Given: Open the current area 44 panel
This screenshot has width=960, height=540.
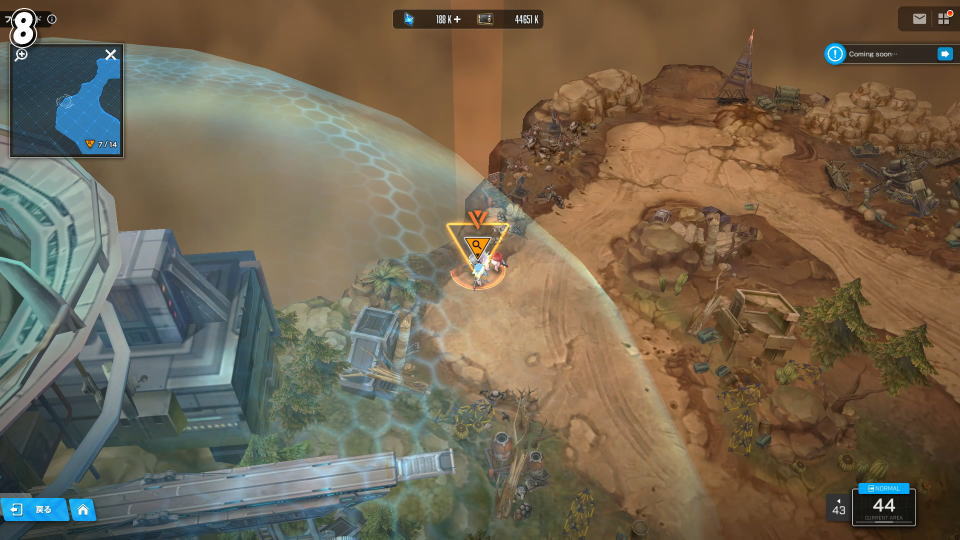Looking at the screenshot, I should click(883, 505).
